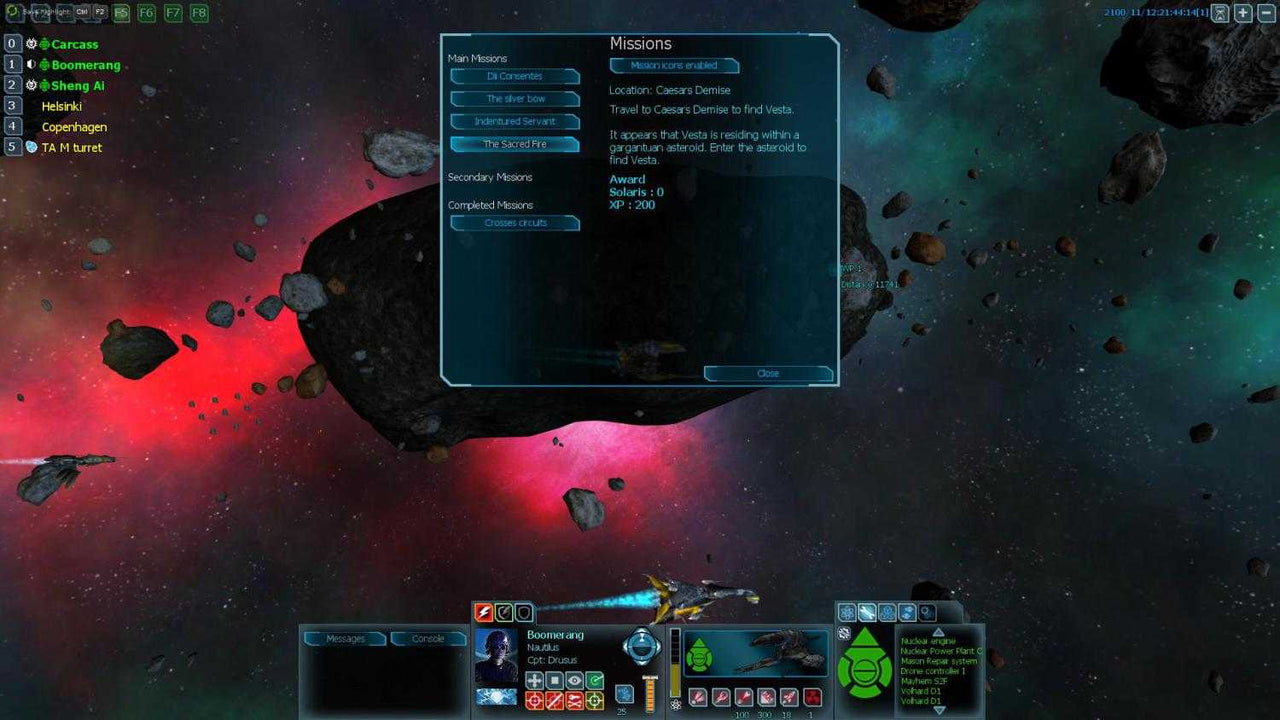Toggle the Mission icons enabled option
The width and height of the screenshot is (1280, 720).
674,65
